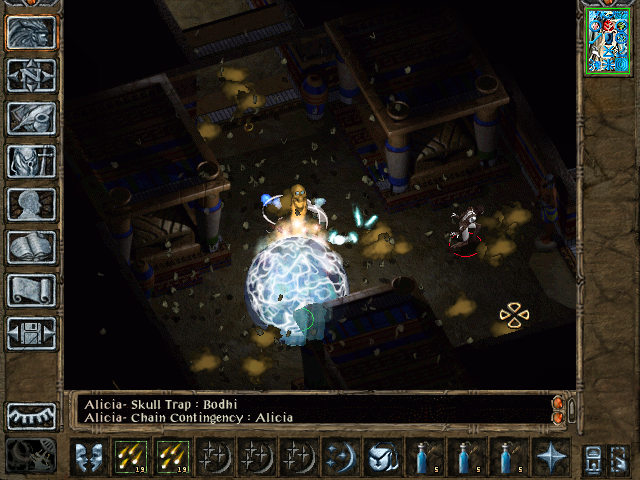Return to game with the top sidebar button

(x=31, y=33)
